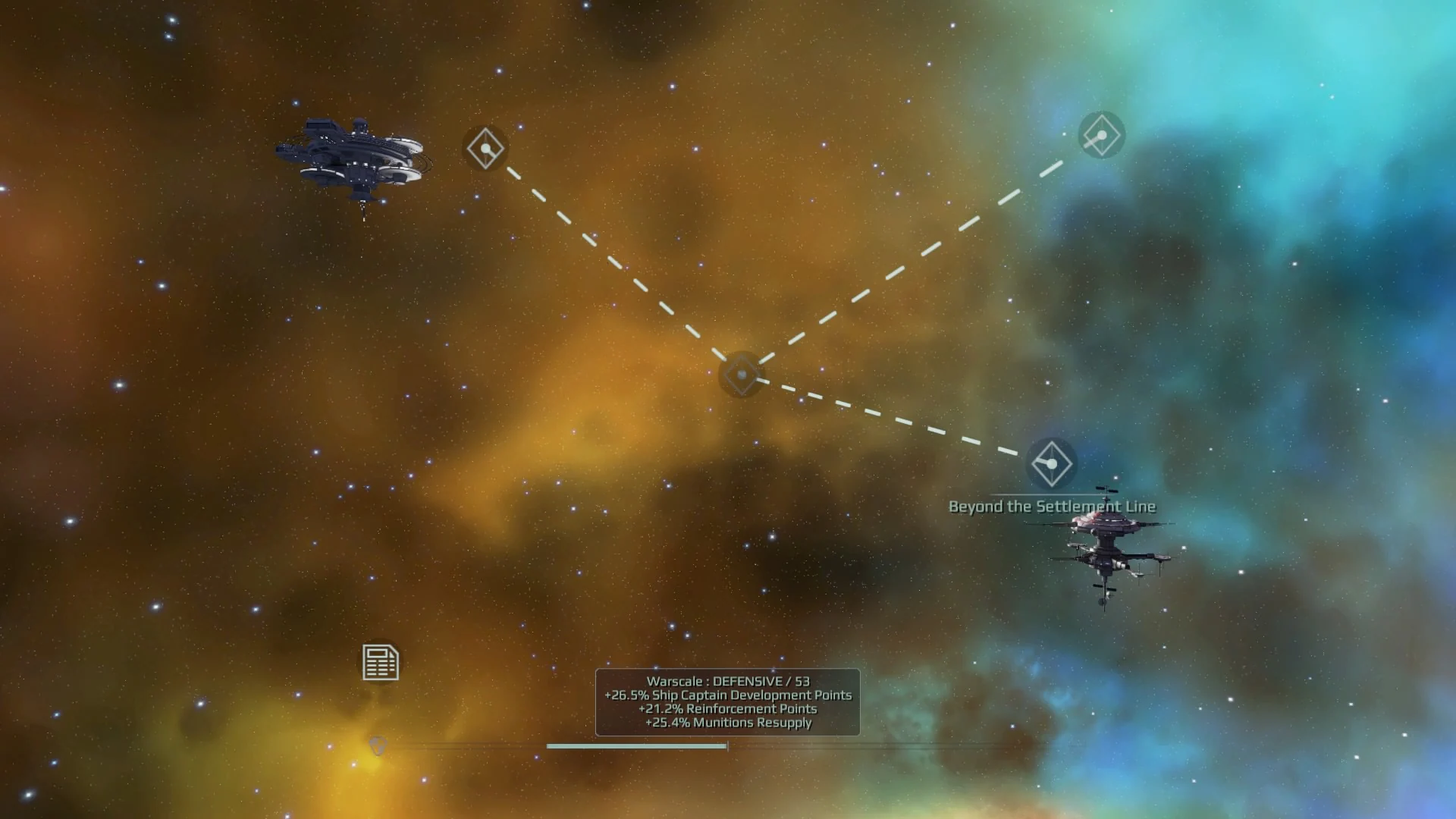The height and width of the screenshot is (819, 1456).
Task: Toggle the news feed notification
Action: pos(381,661)
